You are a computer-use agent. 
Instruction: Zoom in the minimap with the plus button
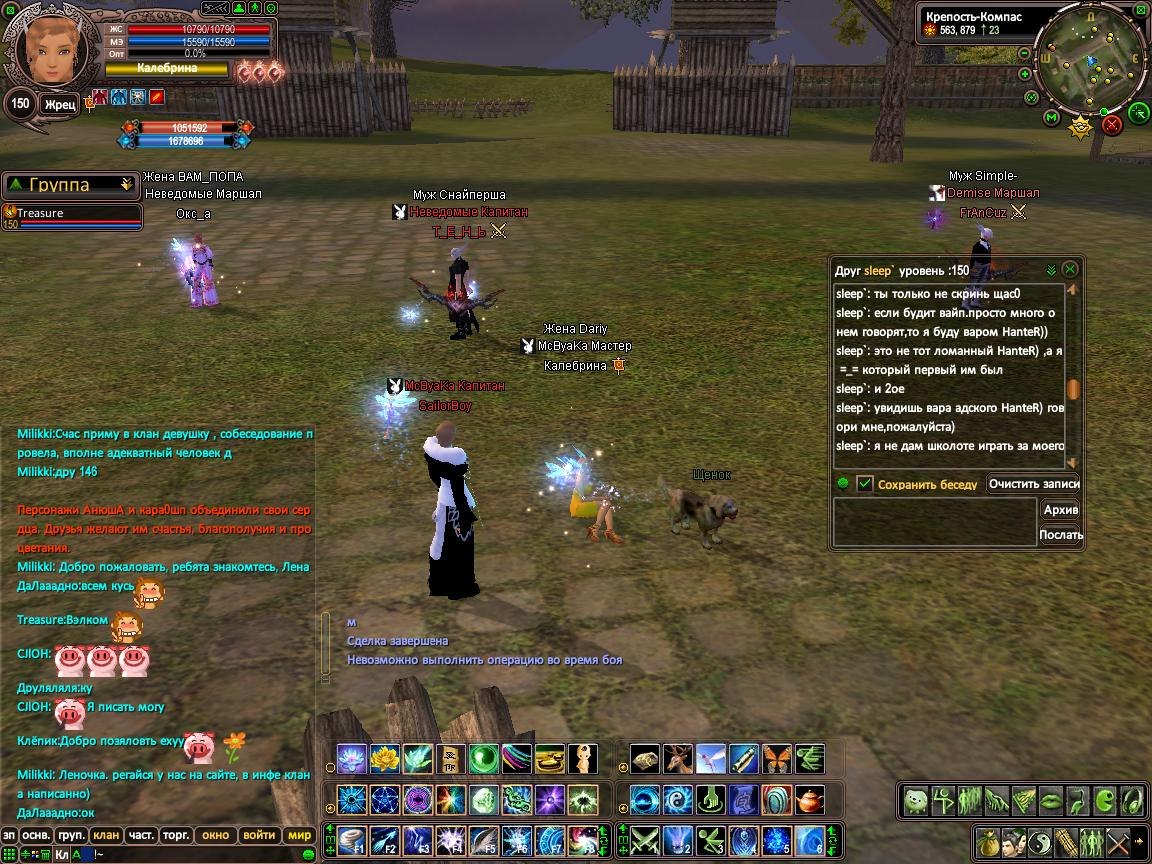click(x=1025, y=74)
